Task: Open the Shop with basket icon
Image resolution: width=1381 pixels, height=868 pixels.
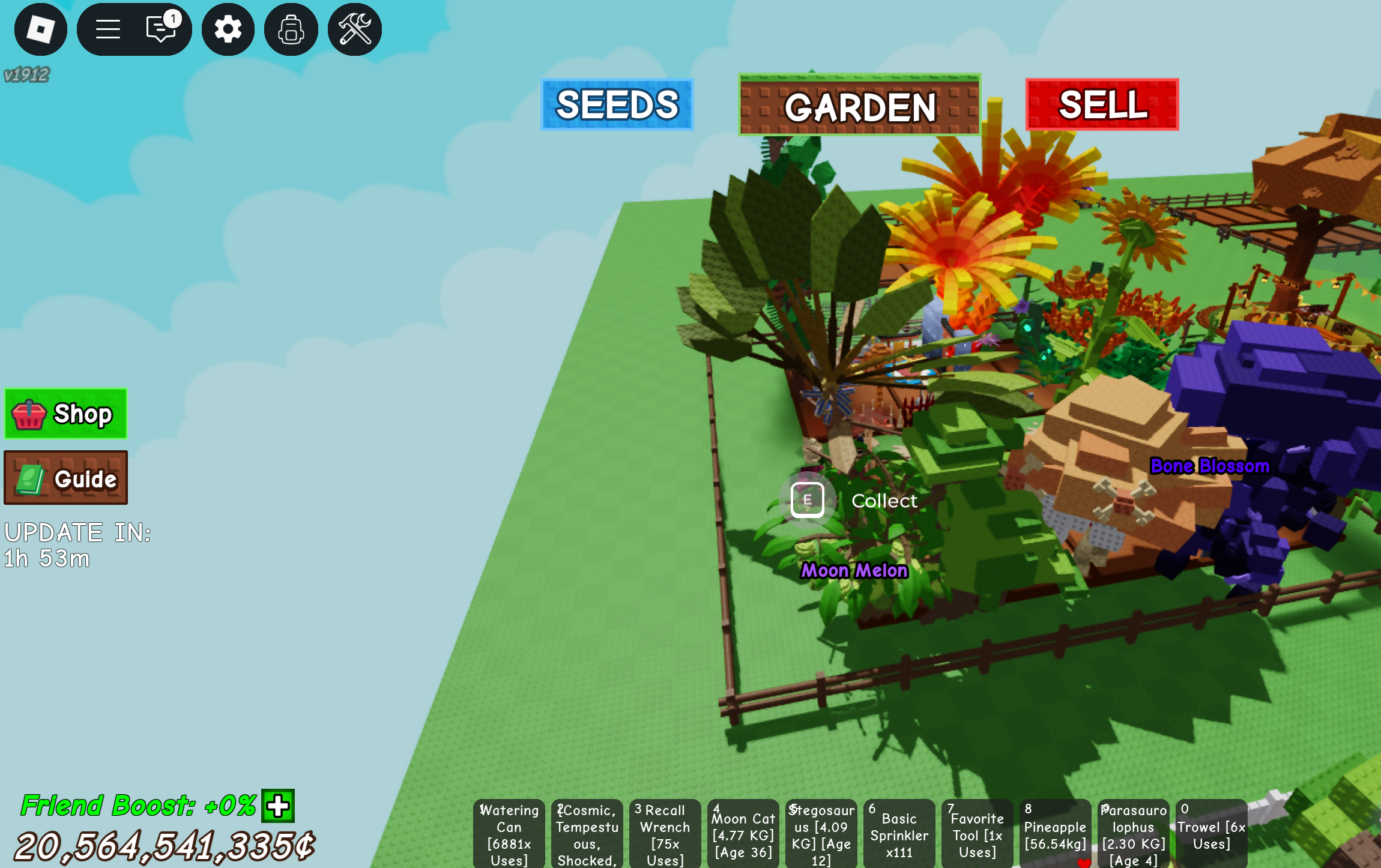Action: [x=65, y=414]
